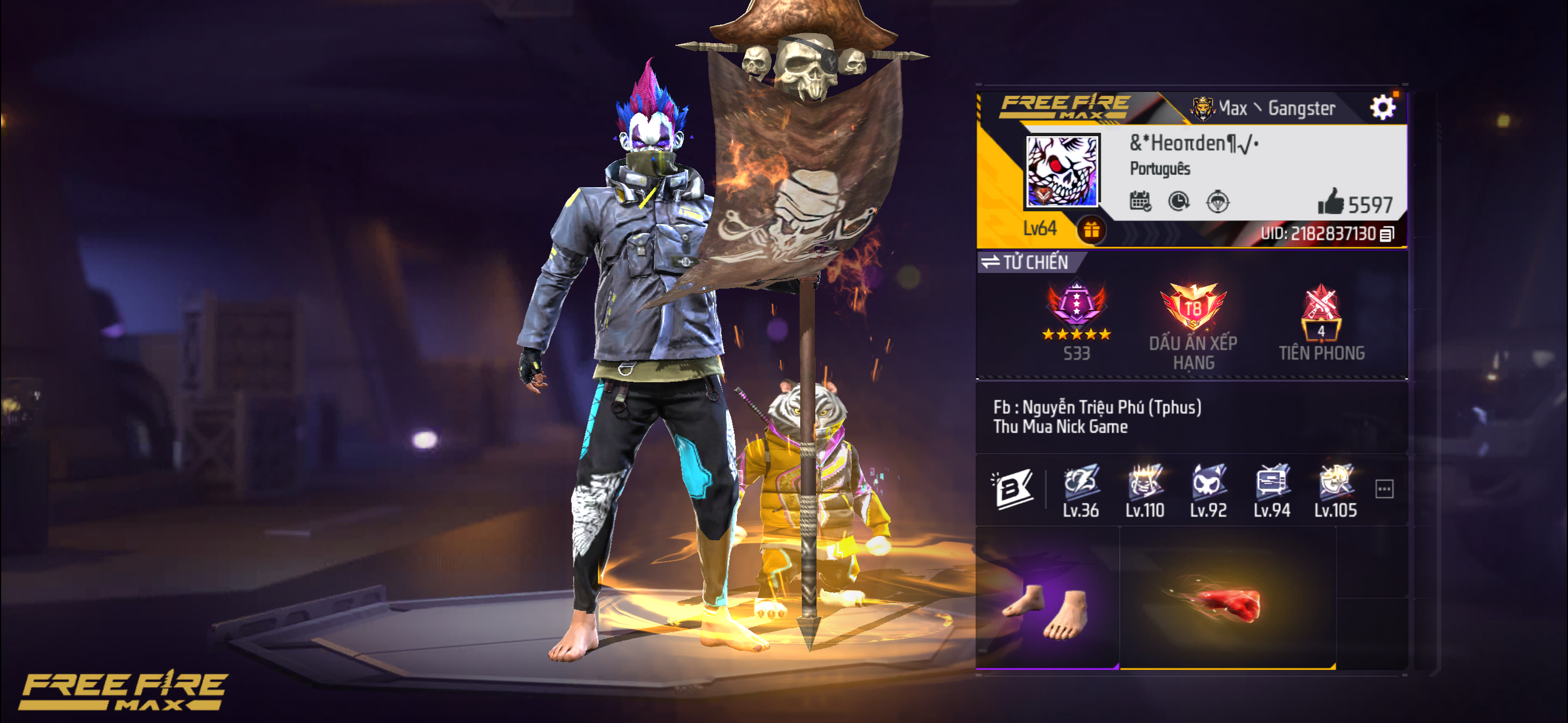Switch mode using the TỬ CHIẾN toggle
The height and width of the screenshot is (723, 1568).
pos(1027,262)
